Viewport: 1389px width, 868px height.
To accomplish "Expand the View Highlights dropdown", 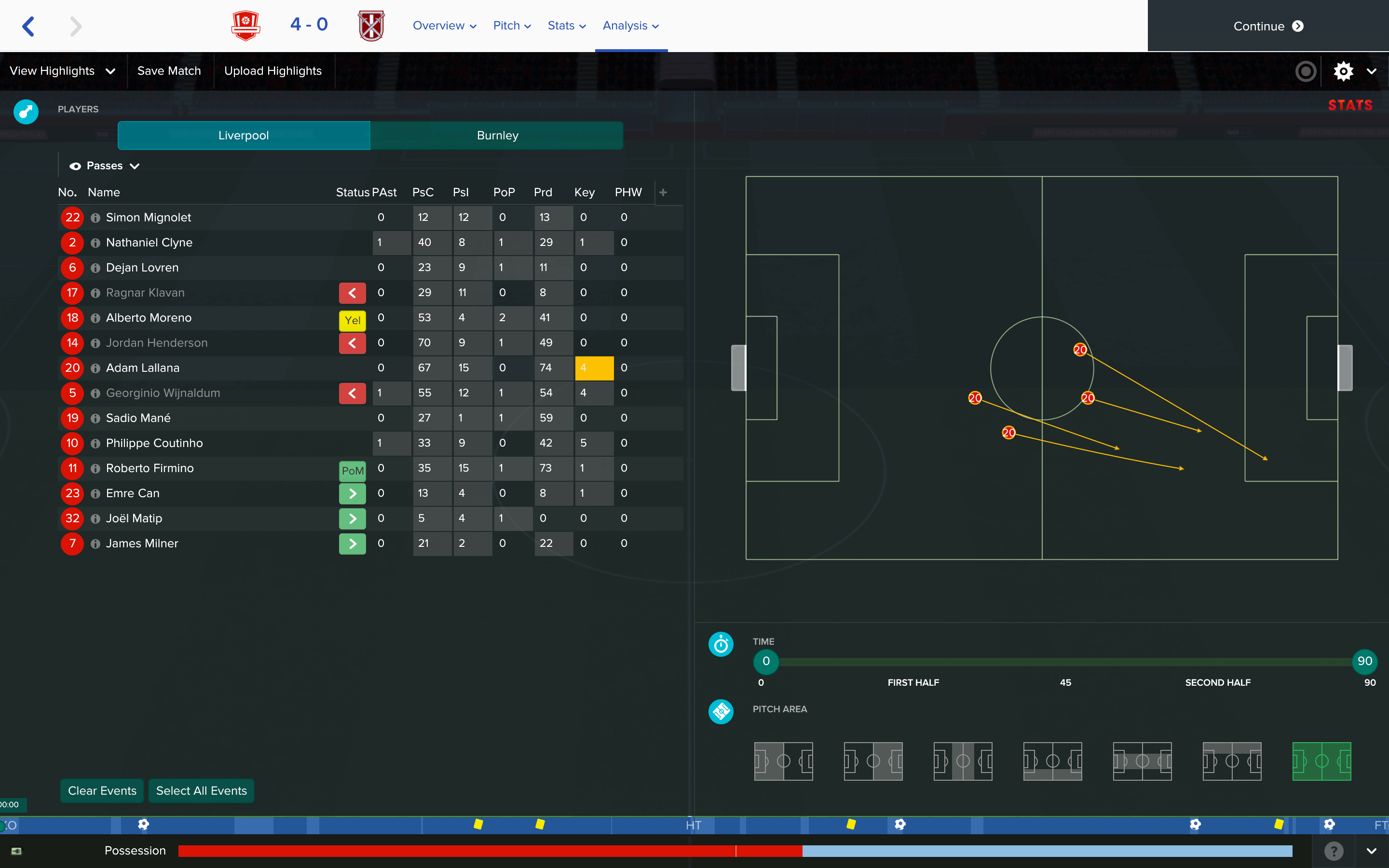I will (x=63, y=70).
